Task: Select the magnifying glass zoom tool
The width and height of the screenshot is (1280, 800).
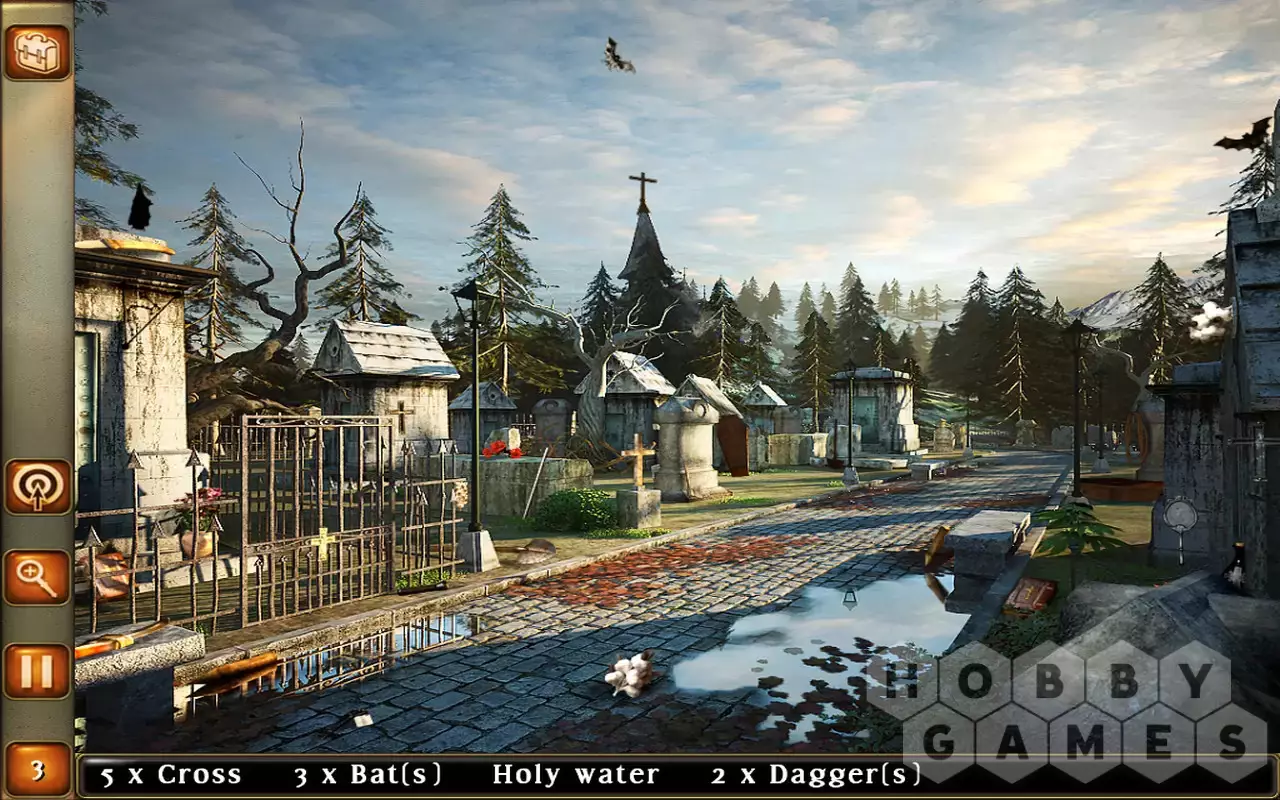Action: click(x=37, y=578)
